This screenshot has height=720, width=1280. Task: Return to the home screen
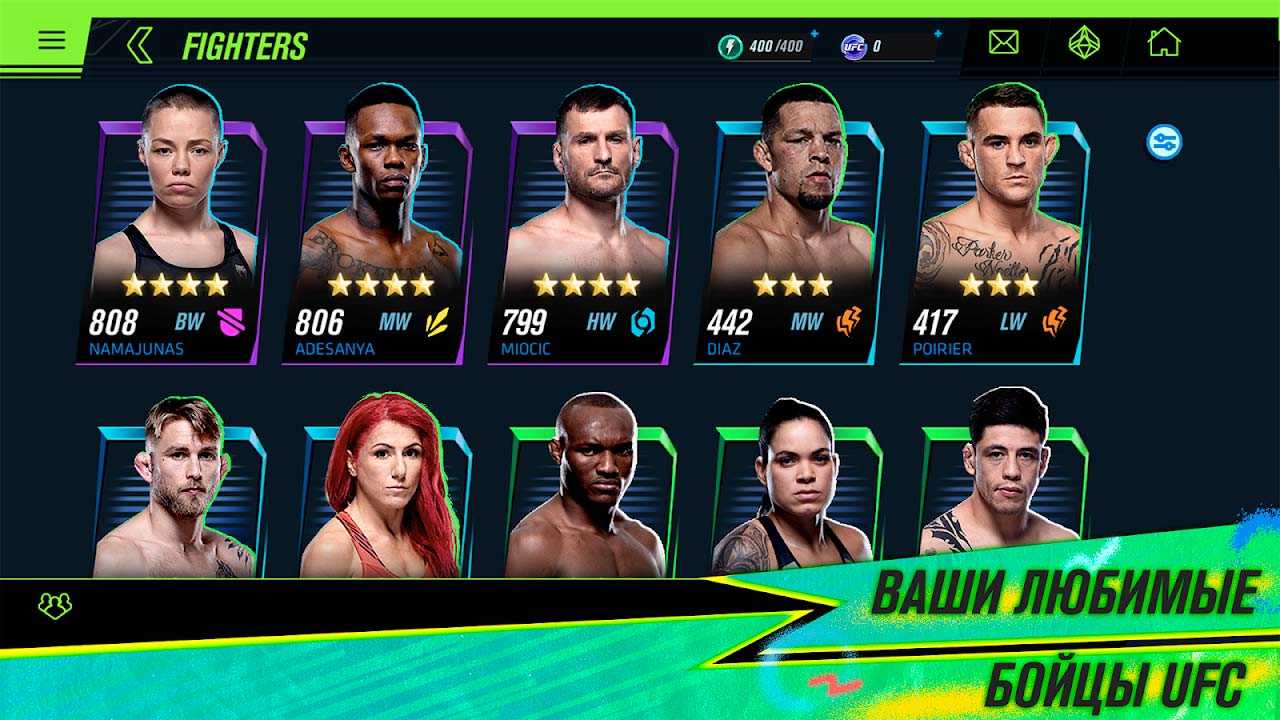click(x=1163, y=42)
